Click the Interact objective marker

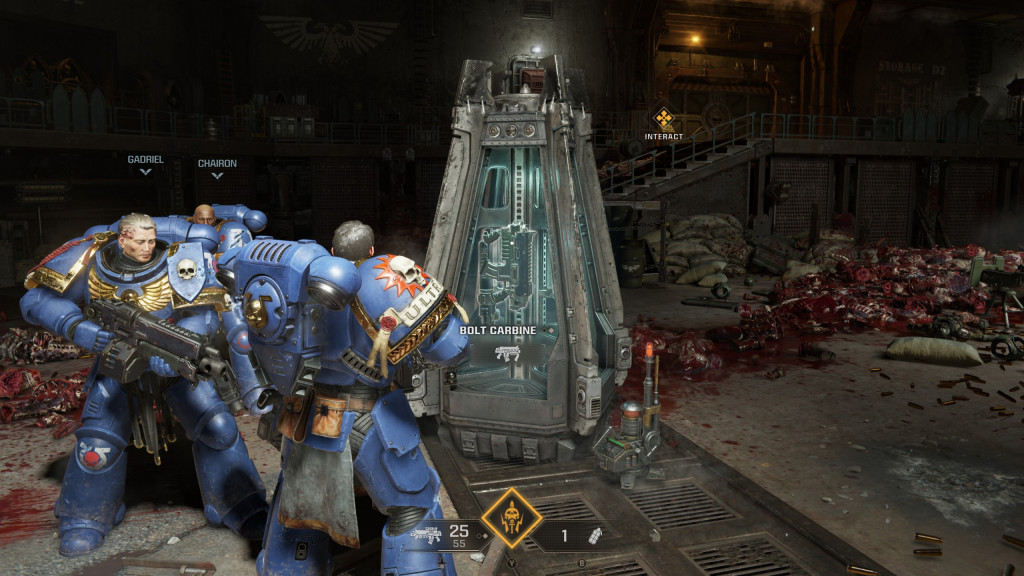[x=663, y=120]
